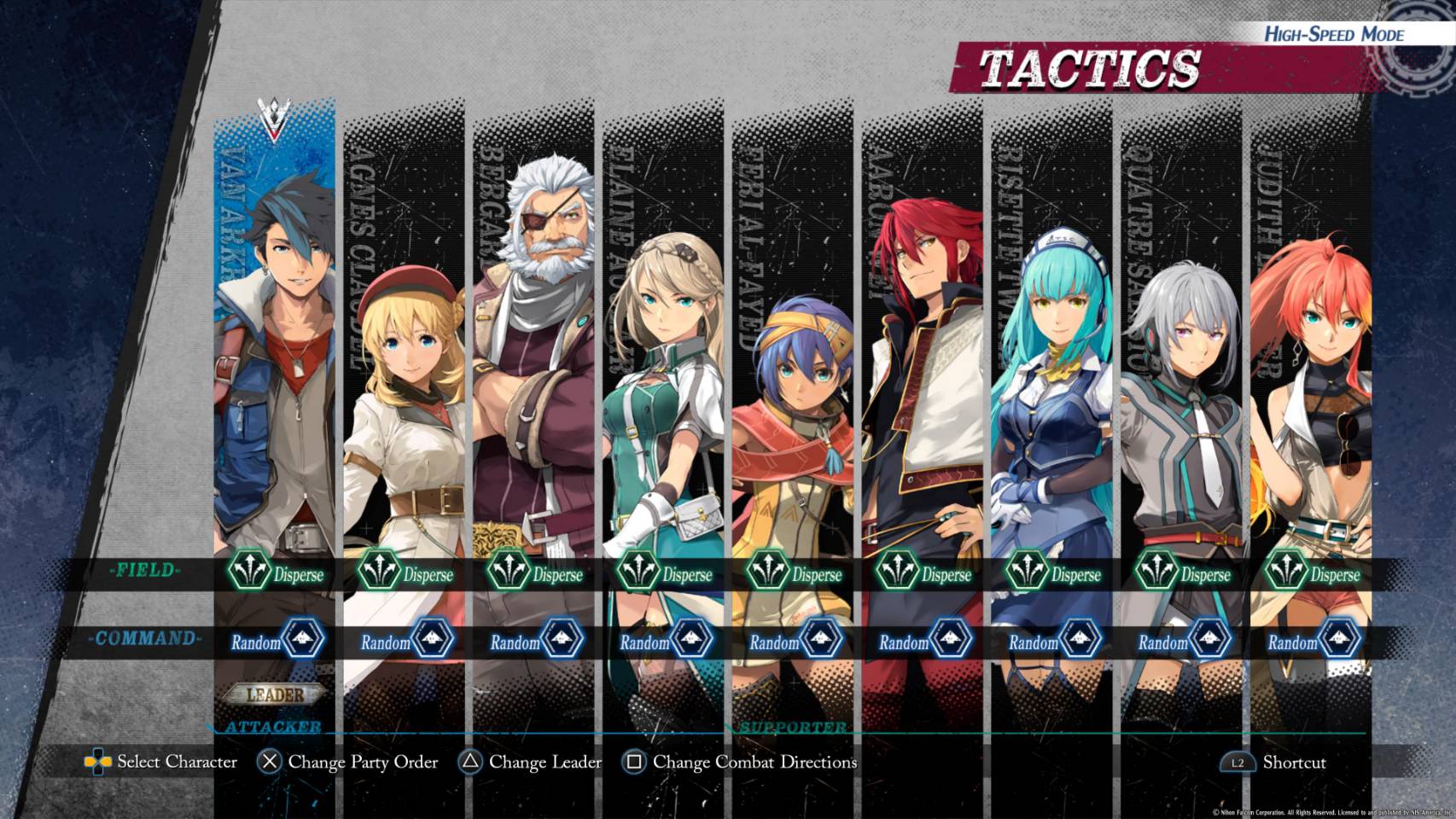This screenshot has height=819, width=1456.
Task: Change Aaron's Random command setting
Action: pos(925,641)
